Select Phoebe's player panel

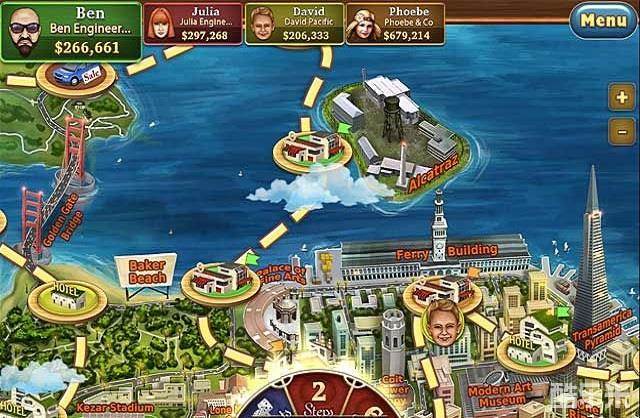click(x=395, y=22)
